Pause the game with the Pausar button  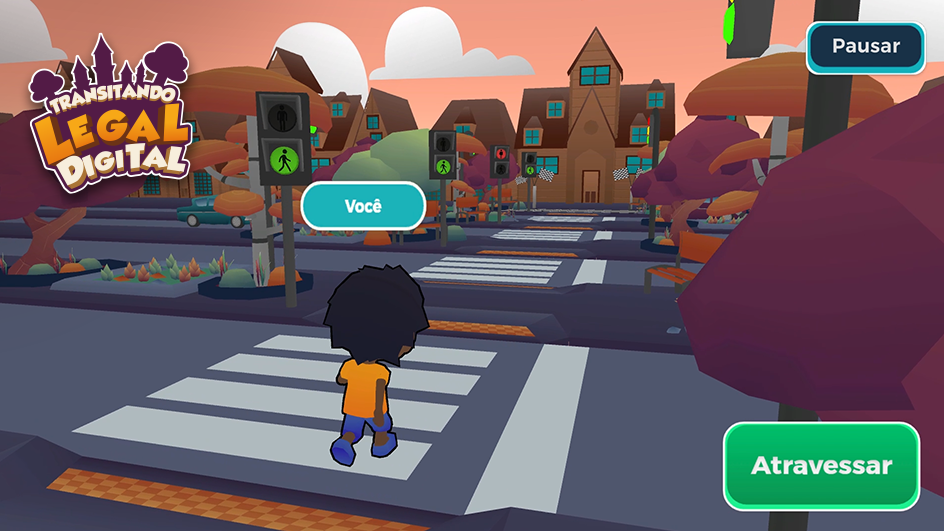coord(865,47)
